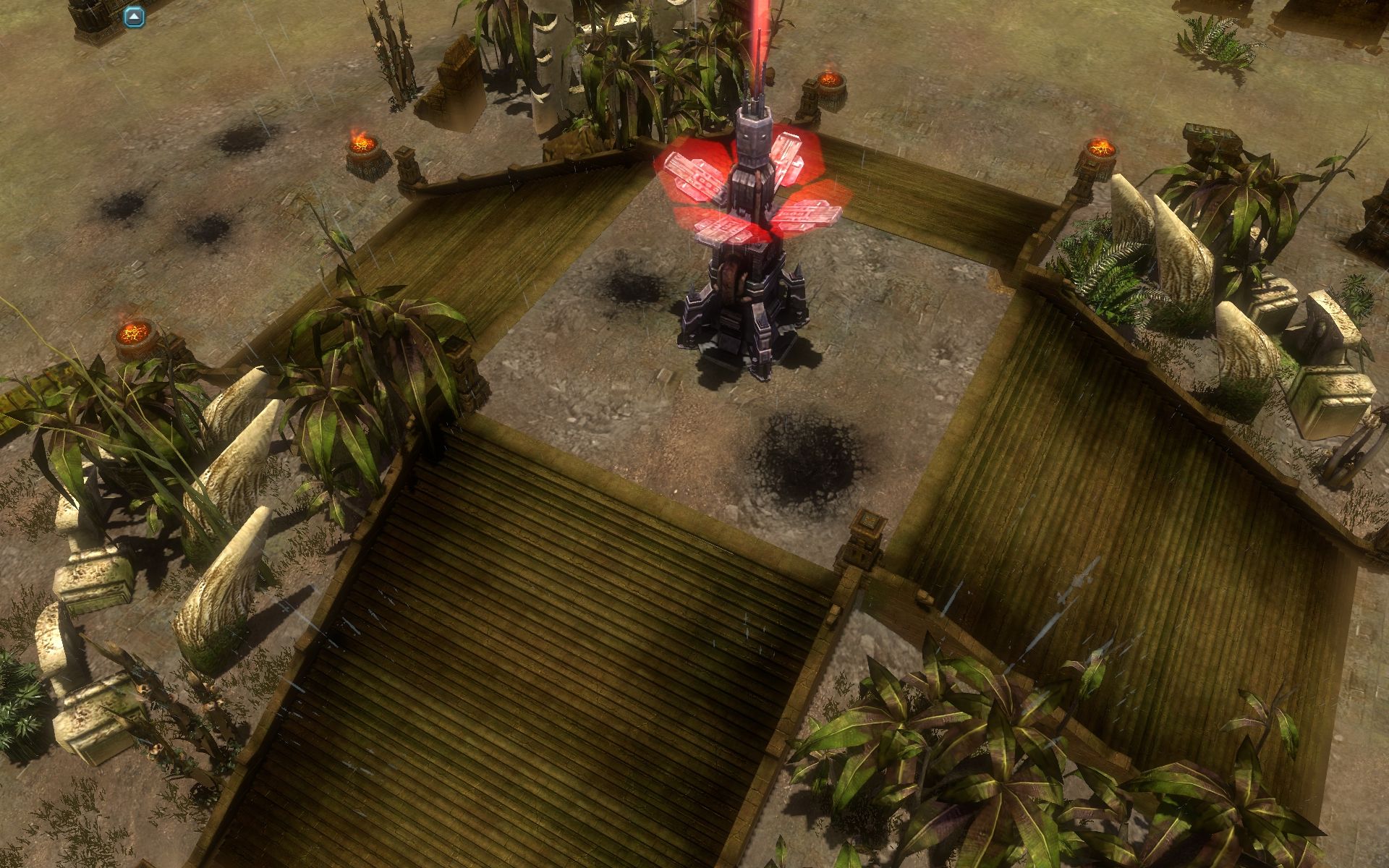Click the blue up-arrow button
1389x868 pixels.
click(134, 17)
